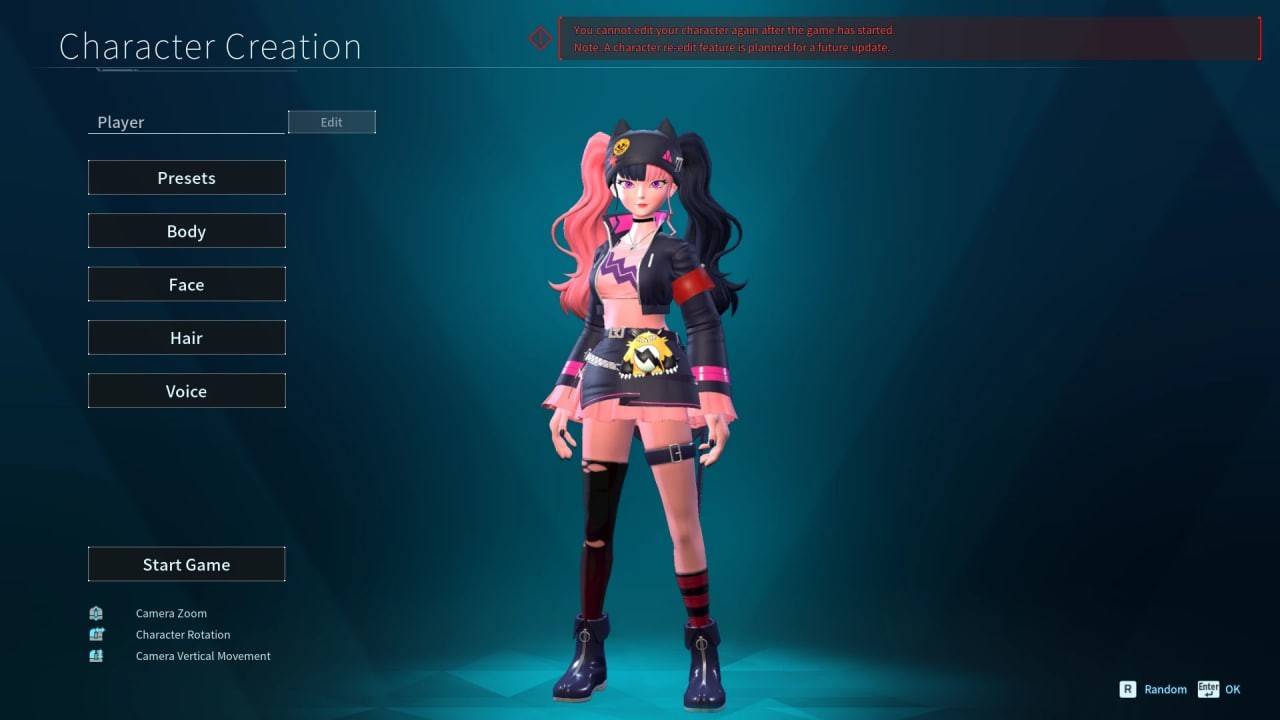Open the Face customization menu
Screen dimensions: 1280x720
(x=186, y=284)
